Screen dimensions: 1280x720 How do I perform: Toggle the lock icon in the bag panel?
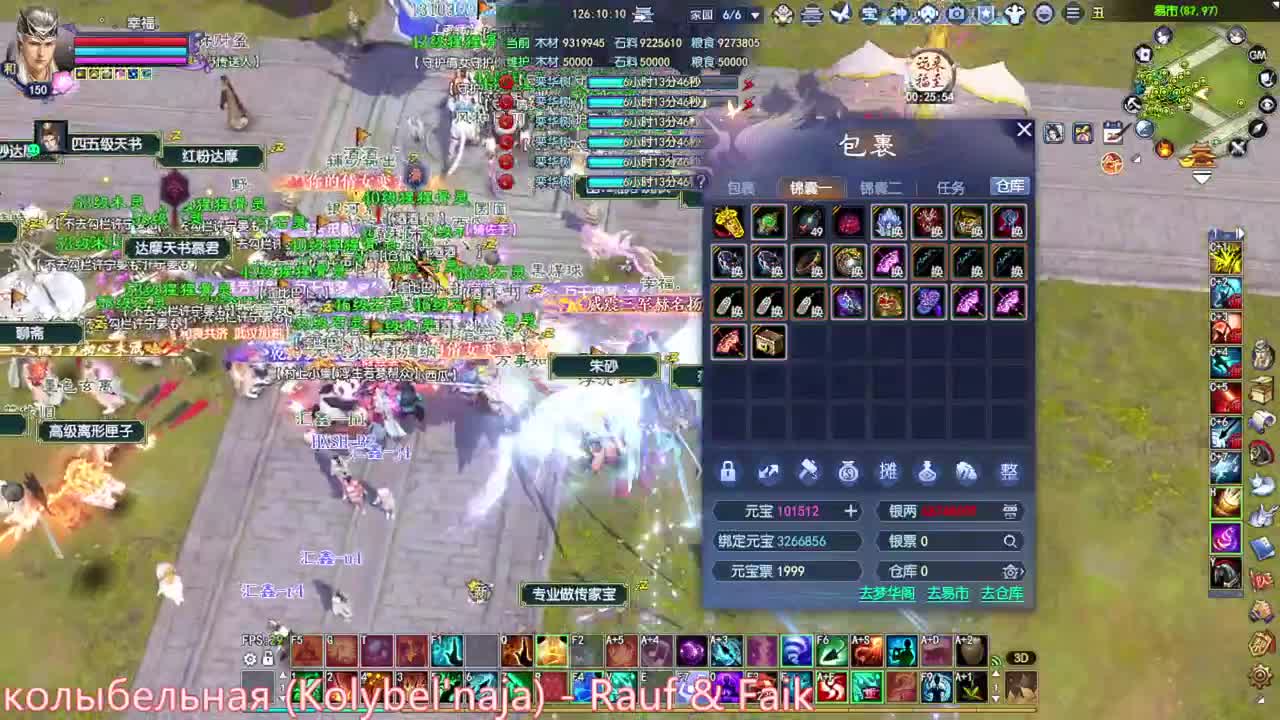729,472
